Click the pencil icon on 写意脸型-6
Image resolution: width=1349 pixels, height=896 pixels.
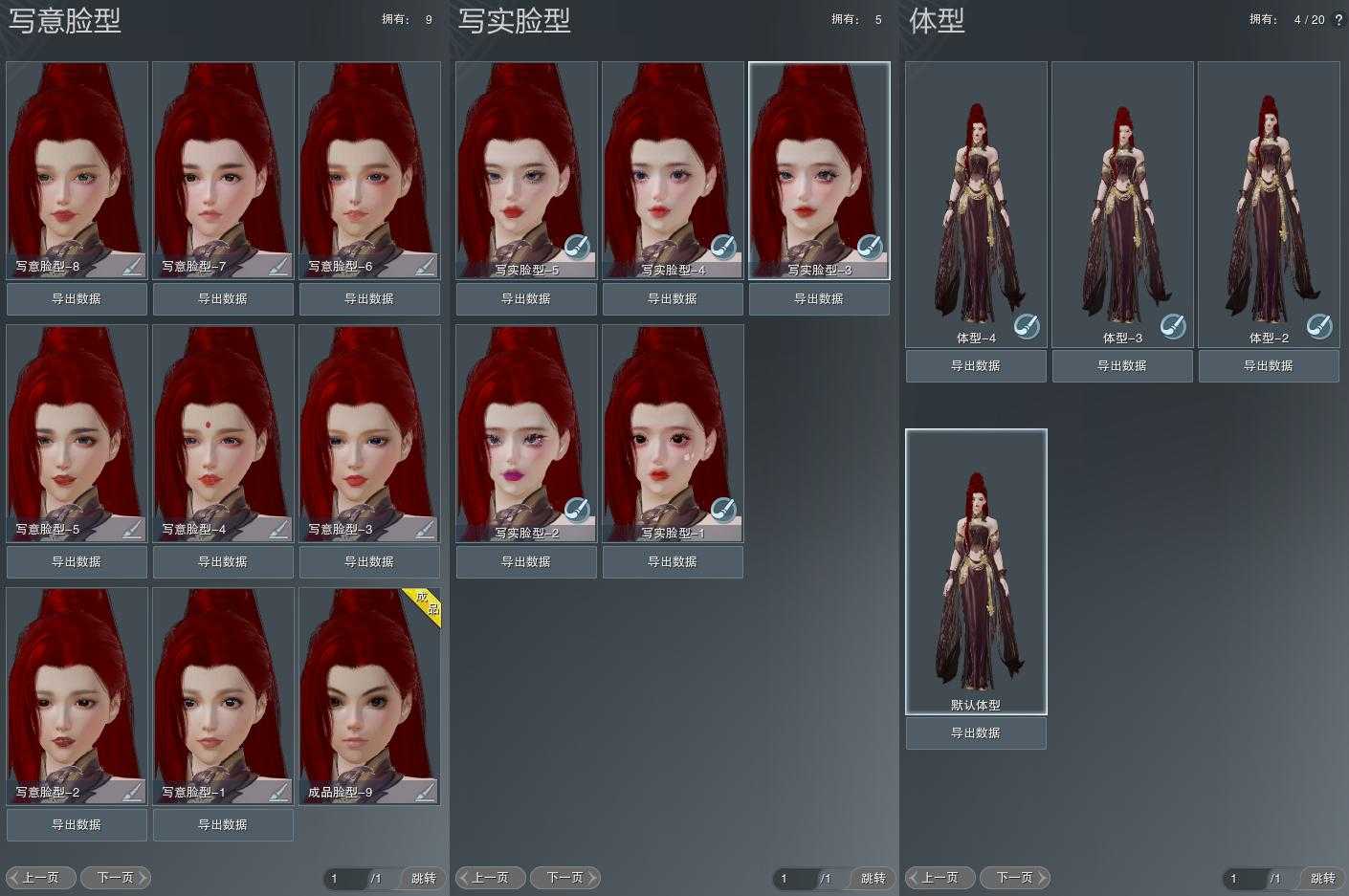pos(425,265)
